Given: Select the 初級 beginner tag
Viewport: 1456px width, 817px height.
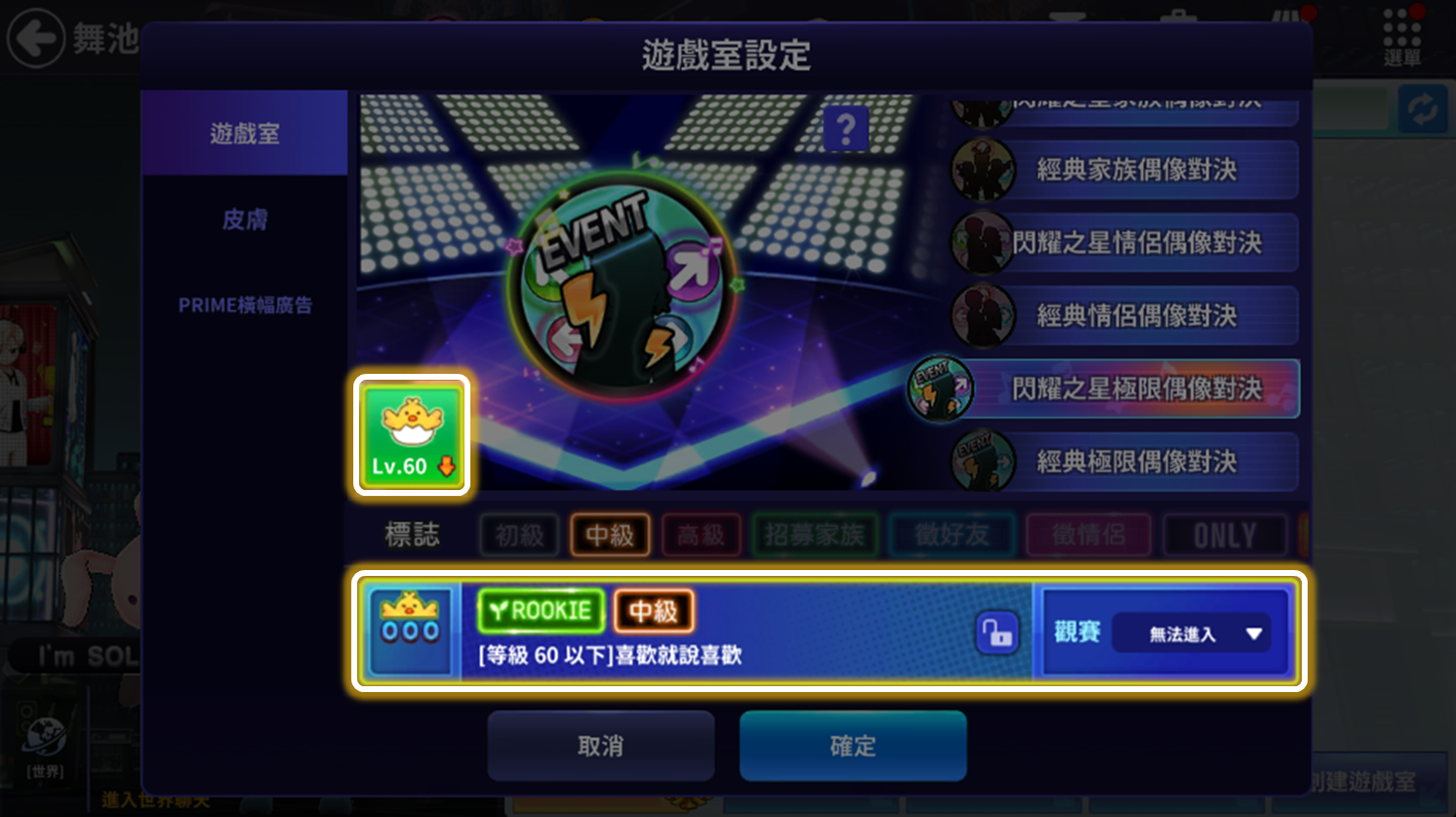Looking at the screenshot, I should (519, 535).
